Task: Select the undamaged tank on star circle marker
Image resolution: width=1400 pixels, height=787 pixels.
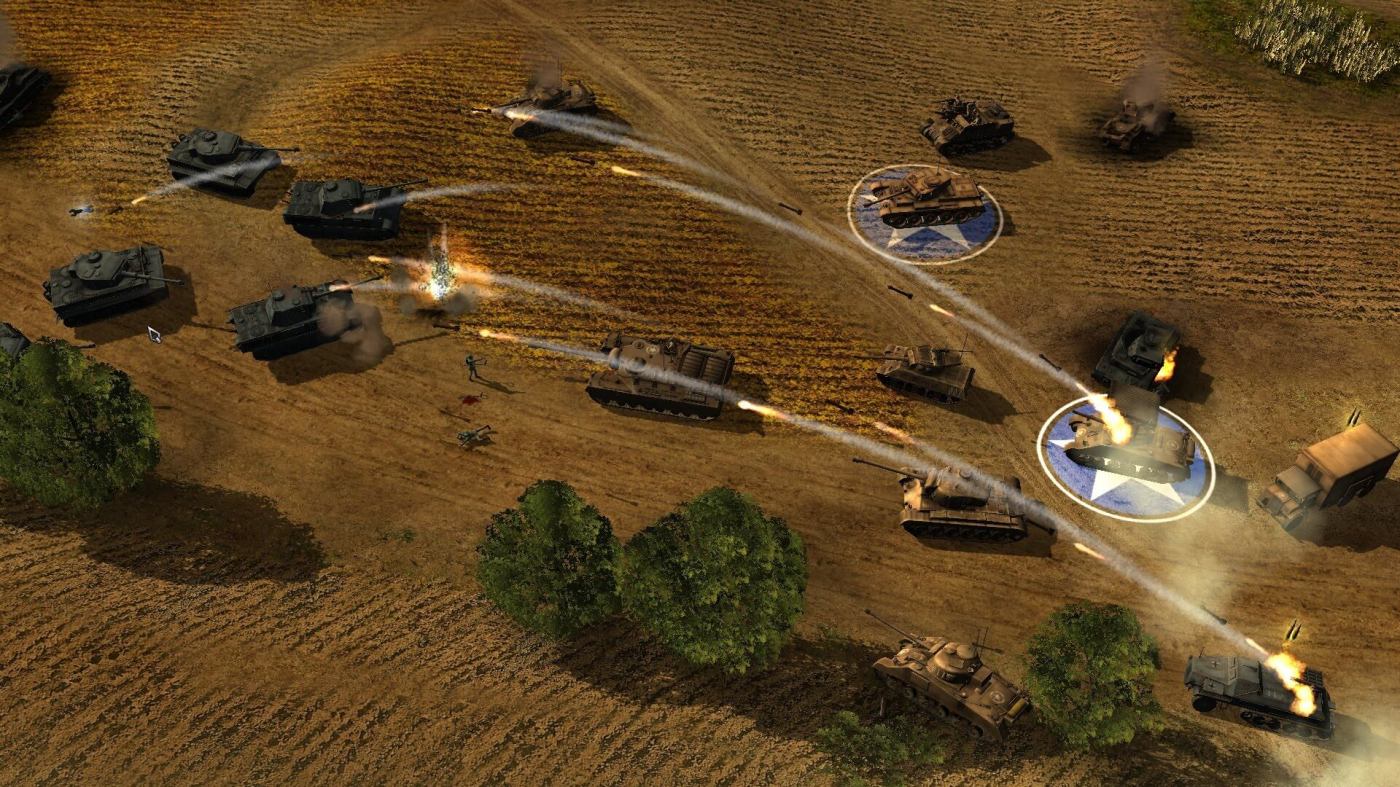Action: [x=927, y=198]
